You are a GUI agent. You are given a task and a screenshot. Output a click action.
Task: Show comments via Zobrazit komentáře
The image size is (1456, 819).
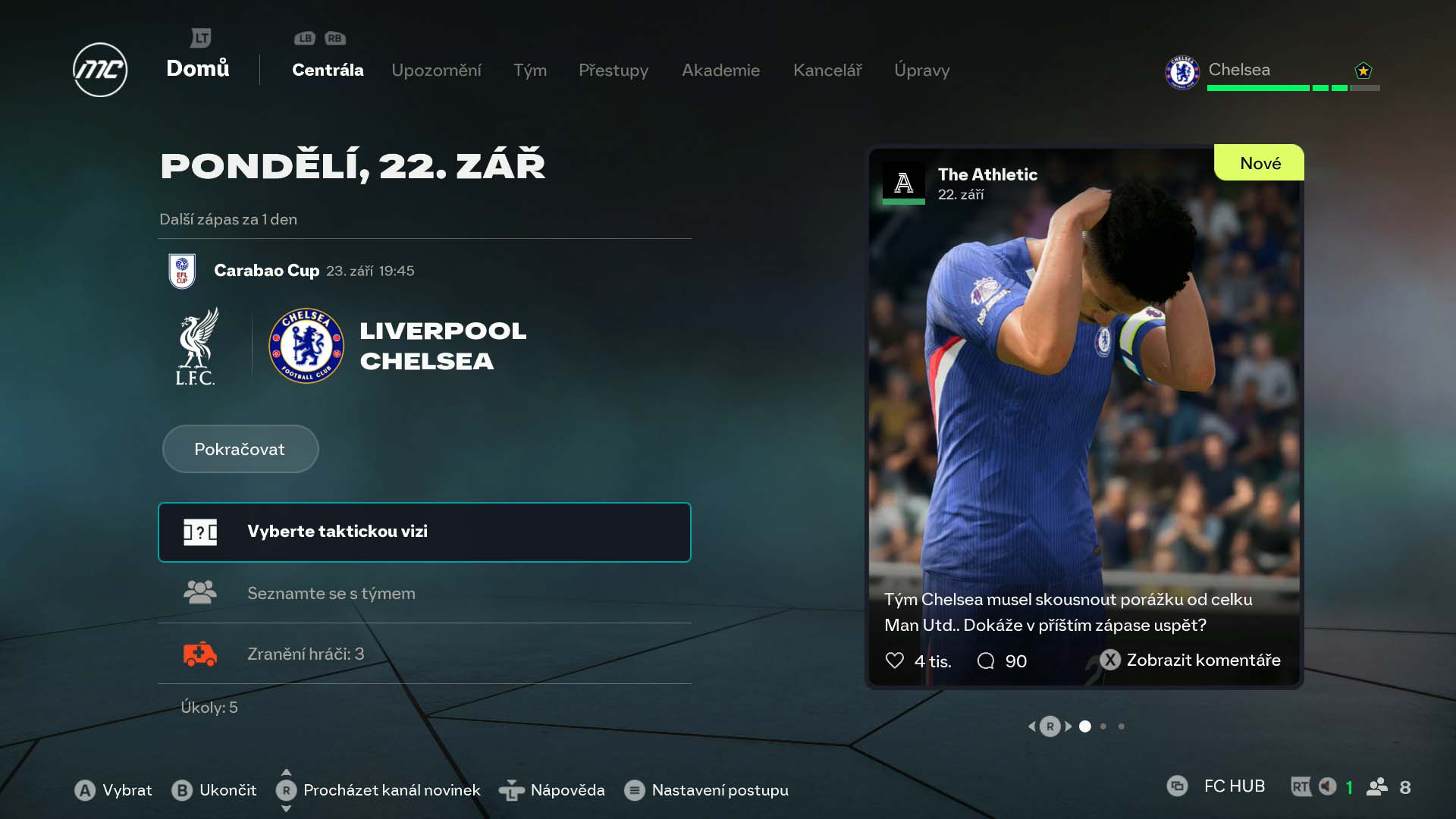click(1191, 661)
